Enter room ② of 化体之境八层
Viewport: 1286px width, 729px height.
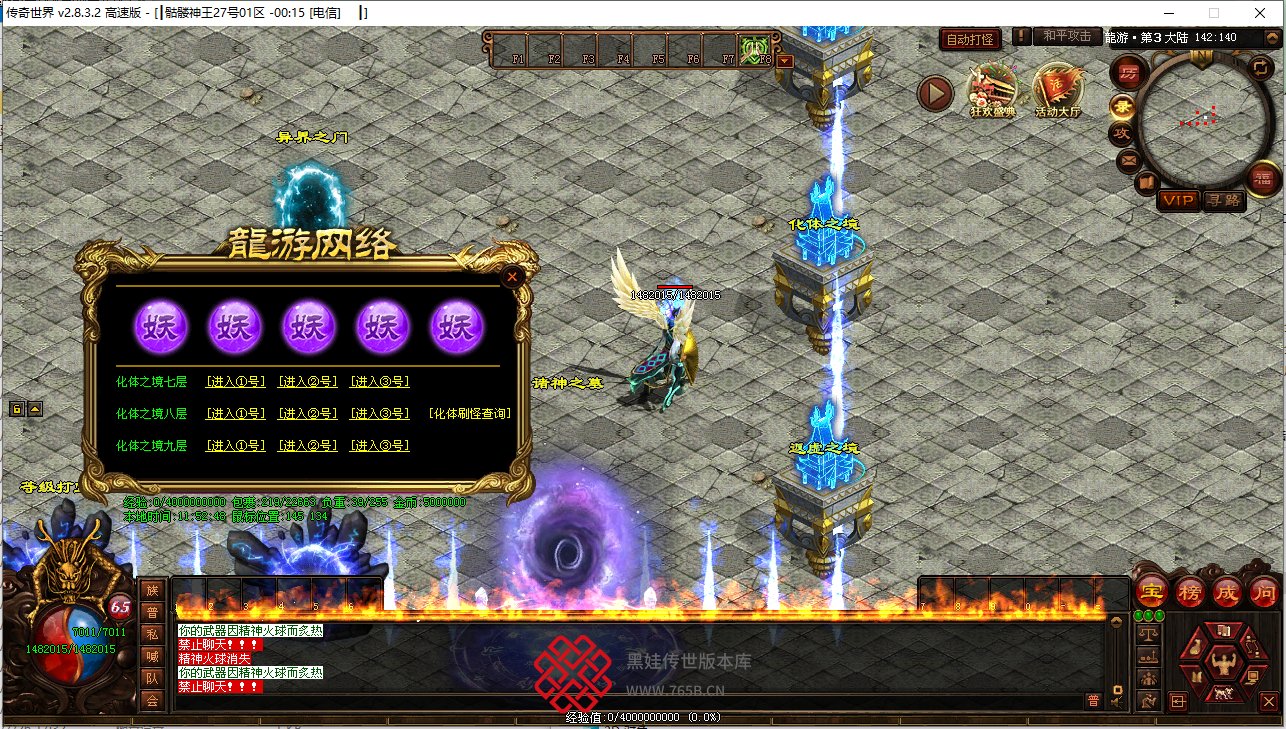tap(307, 413)
